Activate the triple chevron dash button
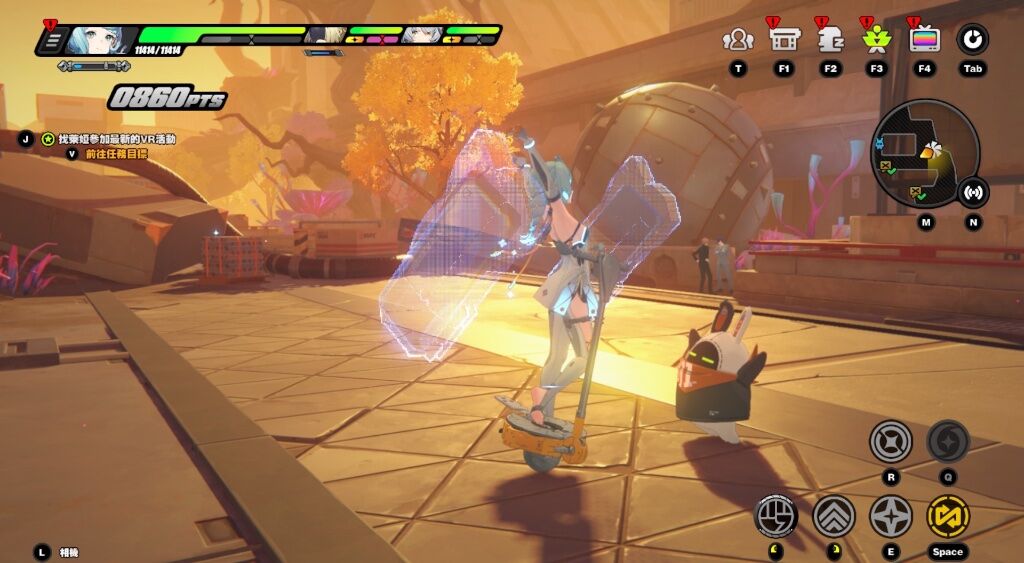The height and width of the screenshot is (563, 1024). pyautogui.click(x=833, y=516)
